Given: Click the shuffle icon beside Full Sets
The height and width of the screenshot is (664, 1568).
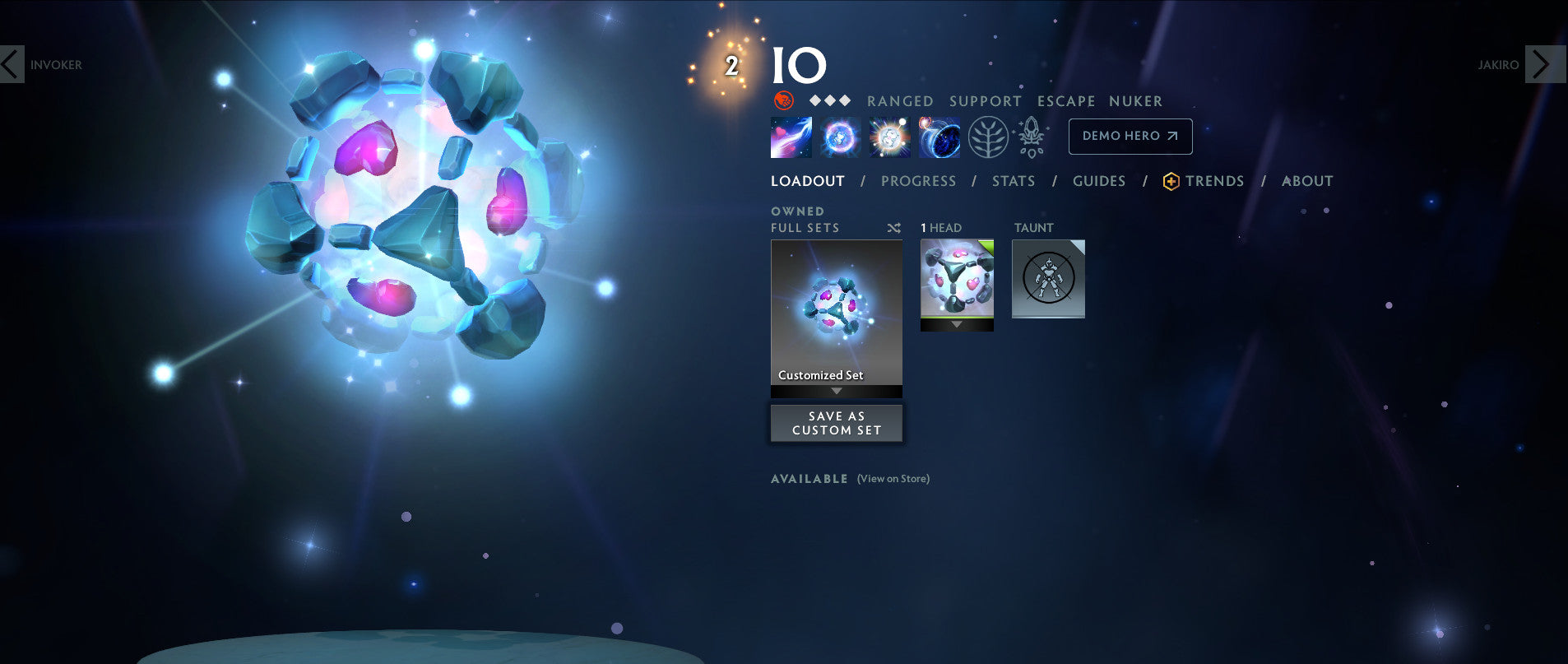Looking at the screenshot, I should point(894,228).
